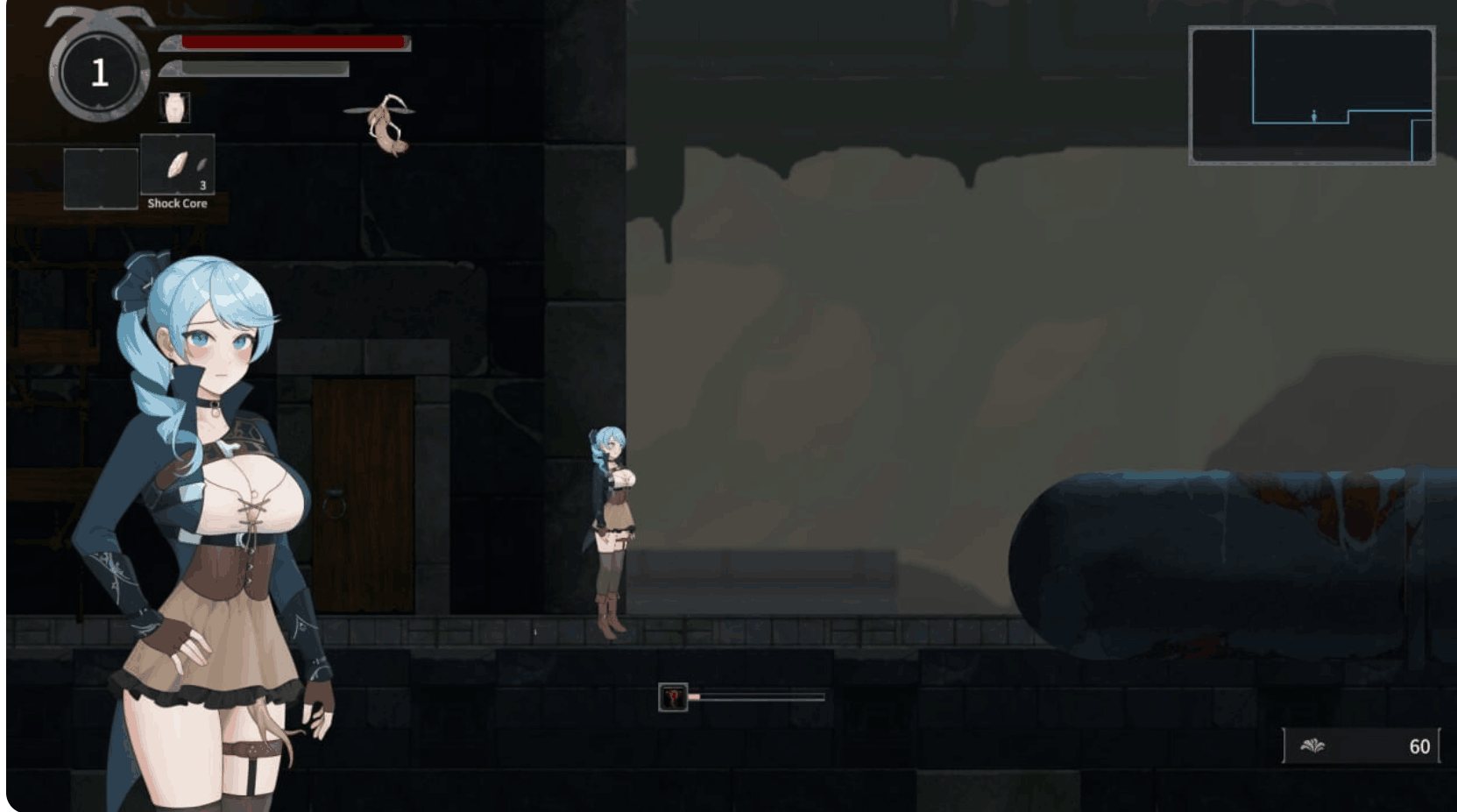This screenshot has height=812, width=1457.
Task: Click the Shock Core count number 3
Action: point(202,184)
